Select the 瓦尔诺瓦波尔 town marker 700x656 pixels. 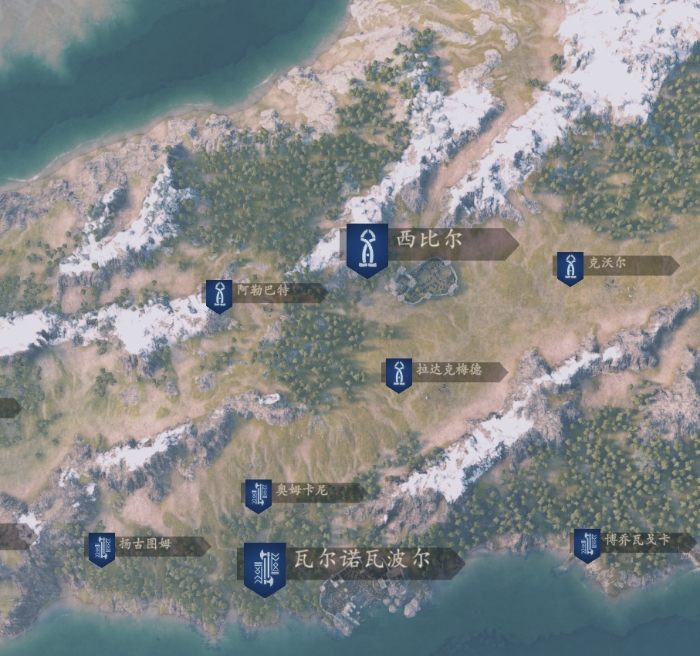pos(264,566)
